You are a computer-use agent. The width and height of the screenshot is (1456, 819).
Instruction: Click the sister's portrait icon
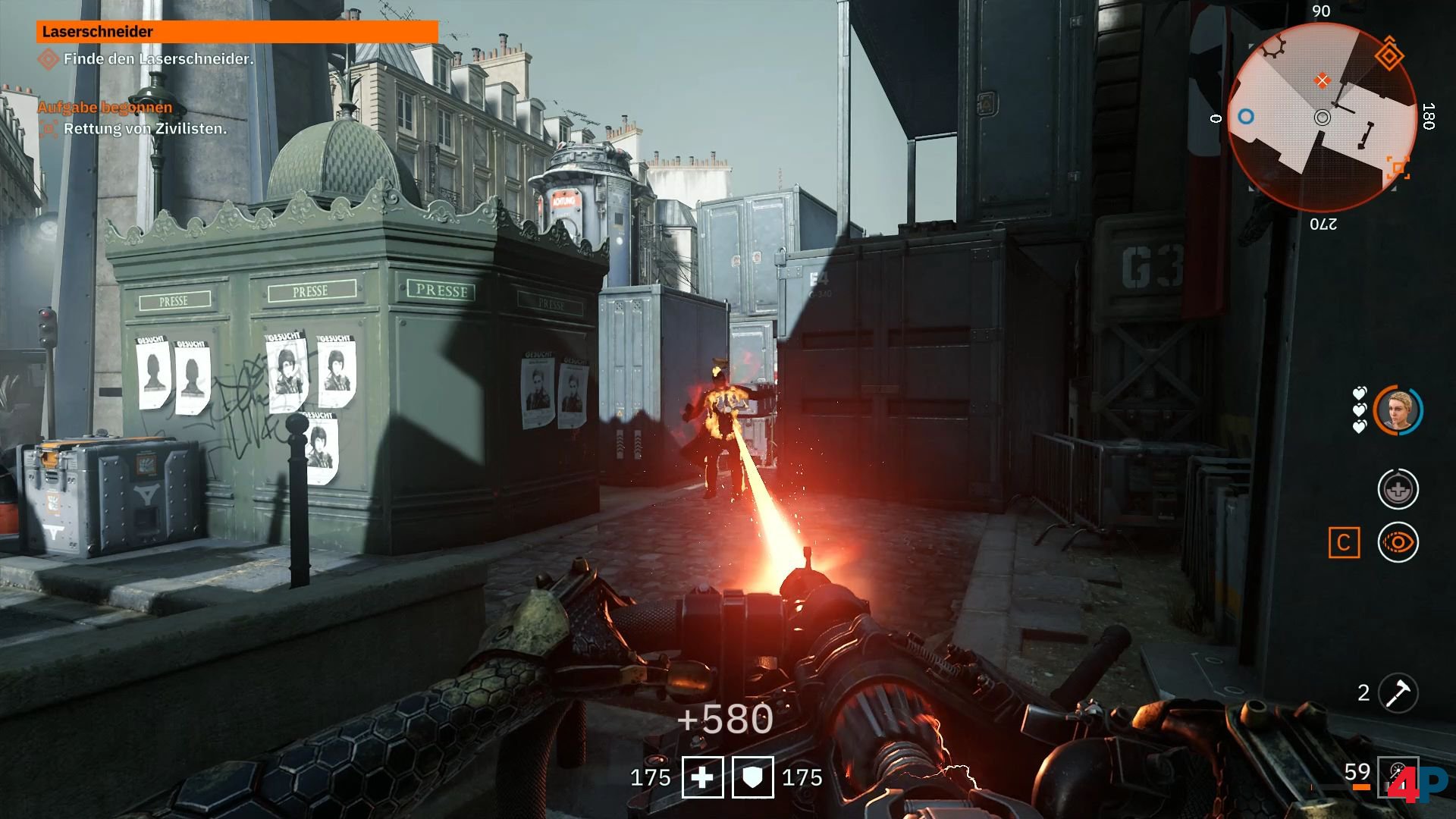[x=1398, y=410]
